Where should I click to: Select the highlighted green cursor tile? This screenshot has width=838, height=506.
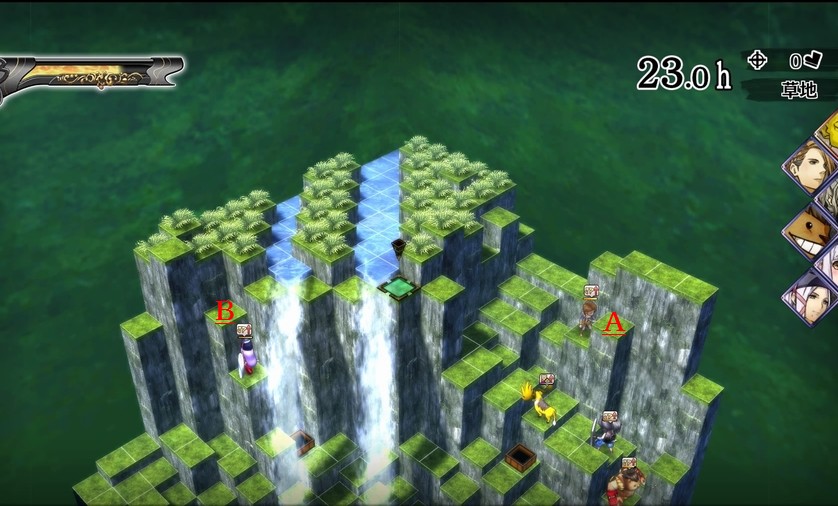click(399, 288)
